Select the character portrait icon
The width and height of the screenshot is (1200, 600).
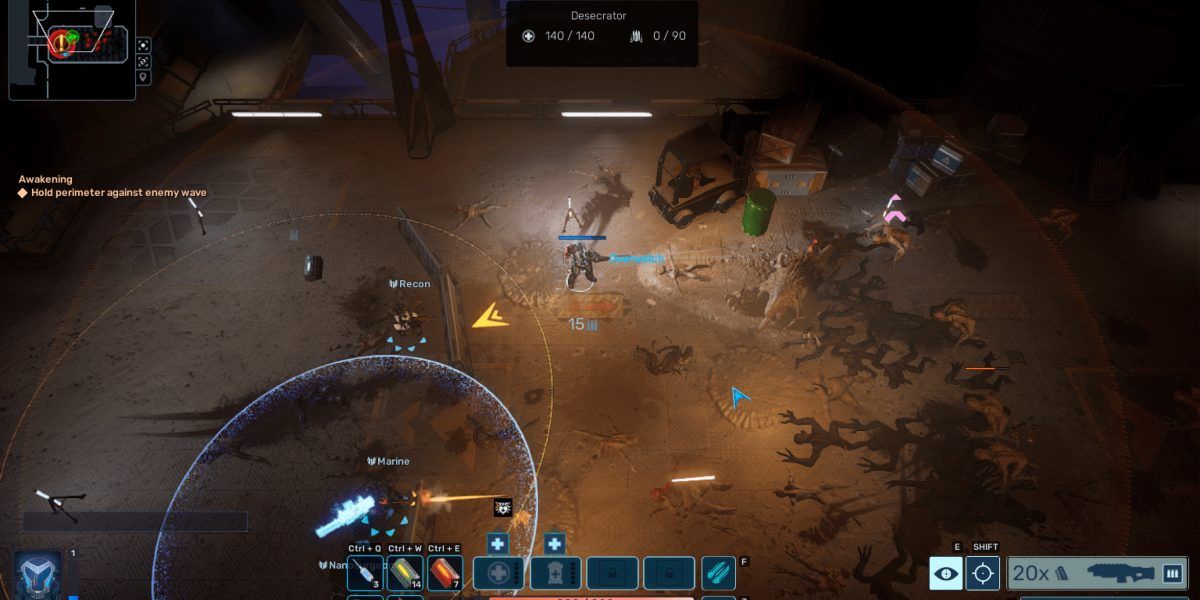tap(38, 576)
